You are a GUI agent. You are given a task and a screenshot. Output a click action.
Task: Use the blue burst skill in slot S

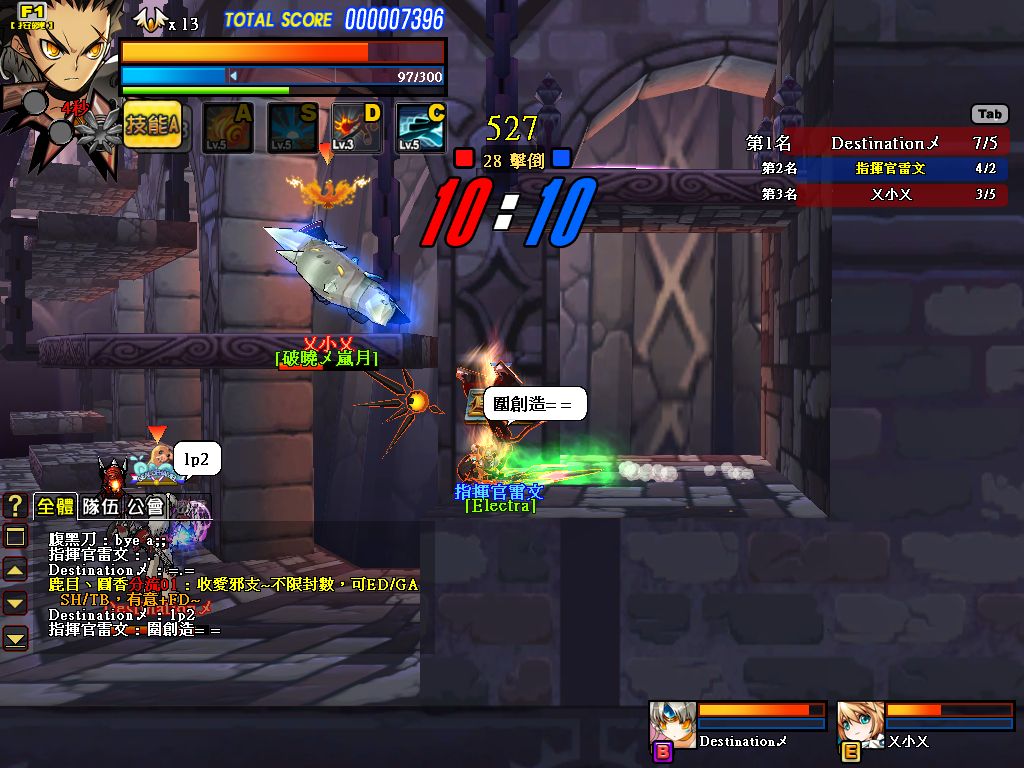tap(292, 128)
